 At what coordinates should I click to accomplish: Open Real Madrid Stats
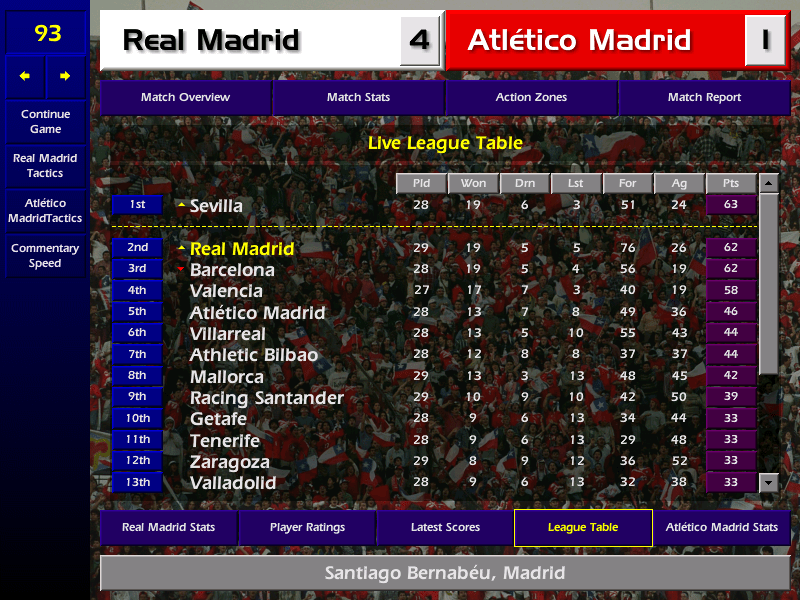point(168,527)
